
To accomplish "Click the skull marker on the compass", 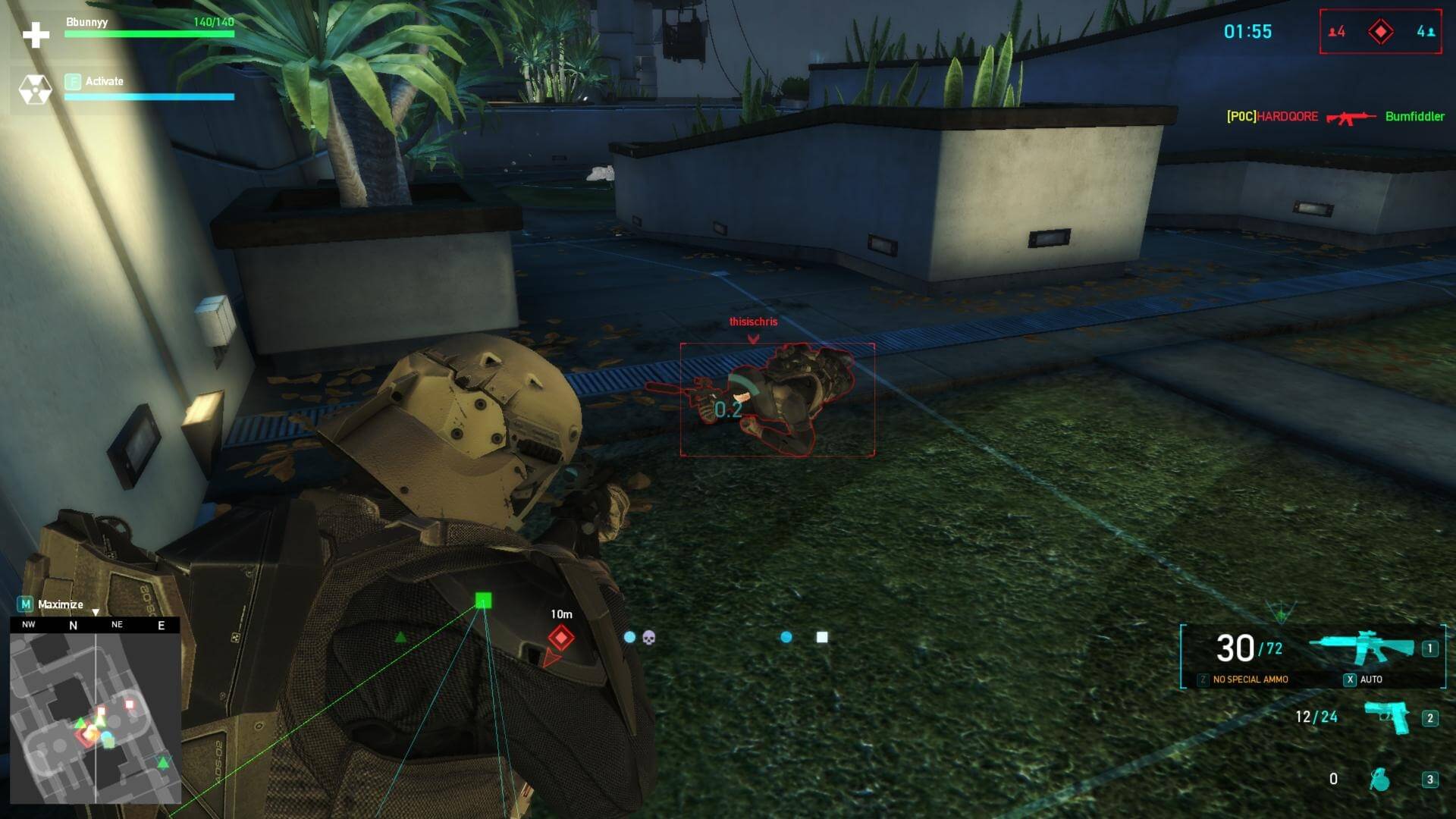I will [649, 638].
